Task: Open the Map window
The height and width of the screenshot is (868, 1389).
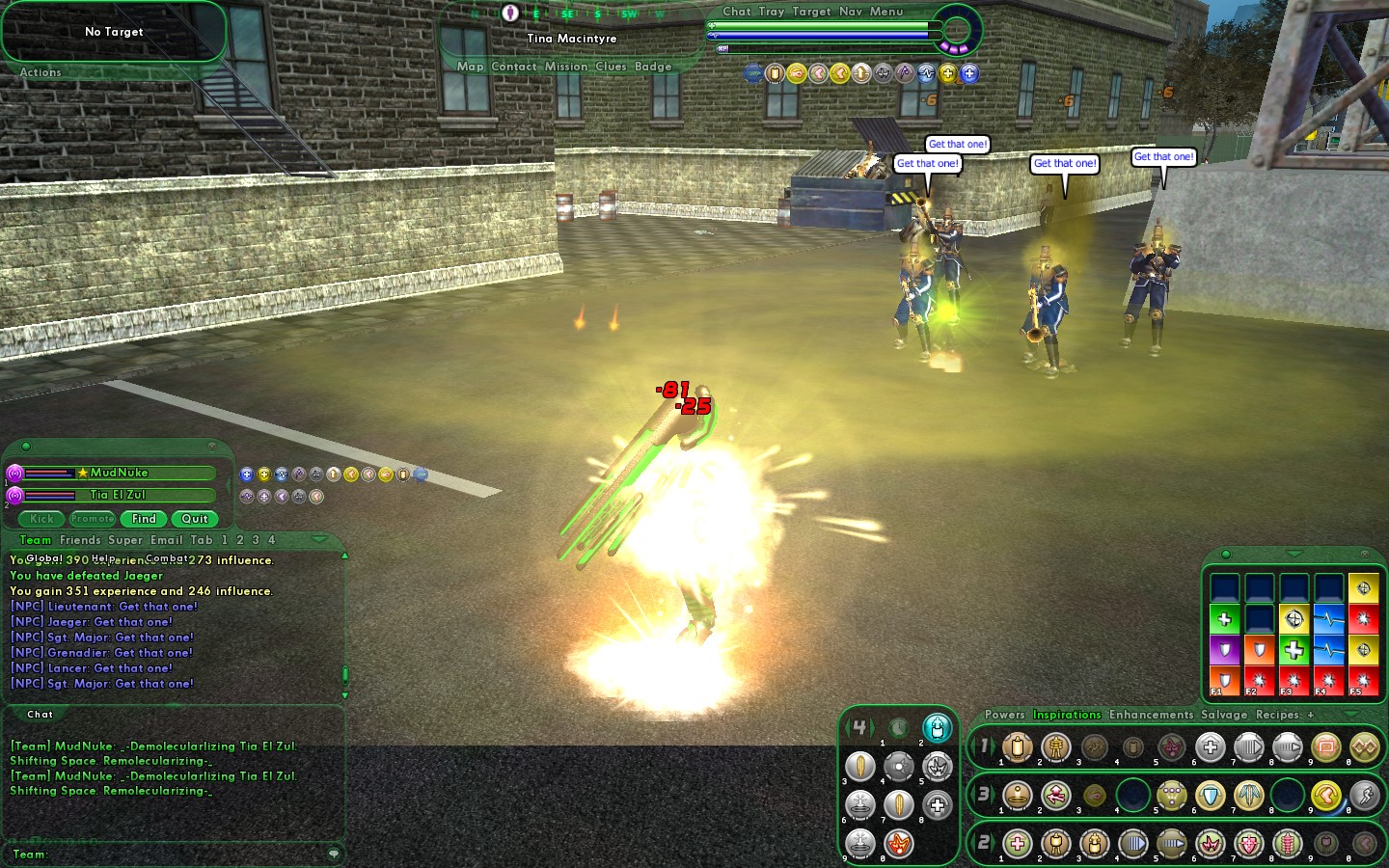Action: point(470,67)
